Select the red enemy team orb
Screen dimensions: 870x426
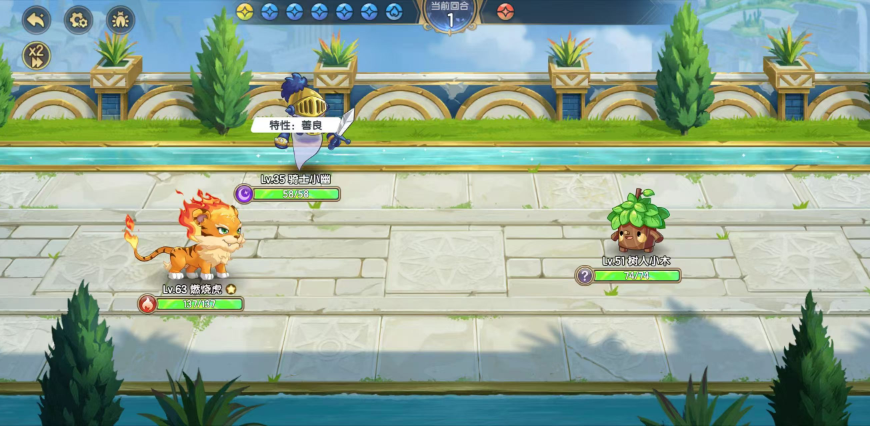504,12
